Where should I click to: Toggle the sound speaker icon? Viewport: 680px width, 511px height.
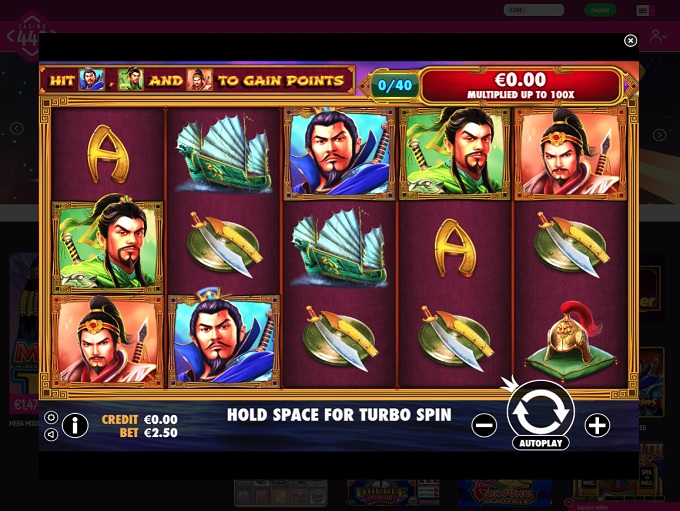(x=51, y=434)
